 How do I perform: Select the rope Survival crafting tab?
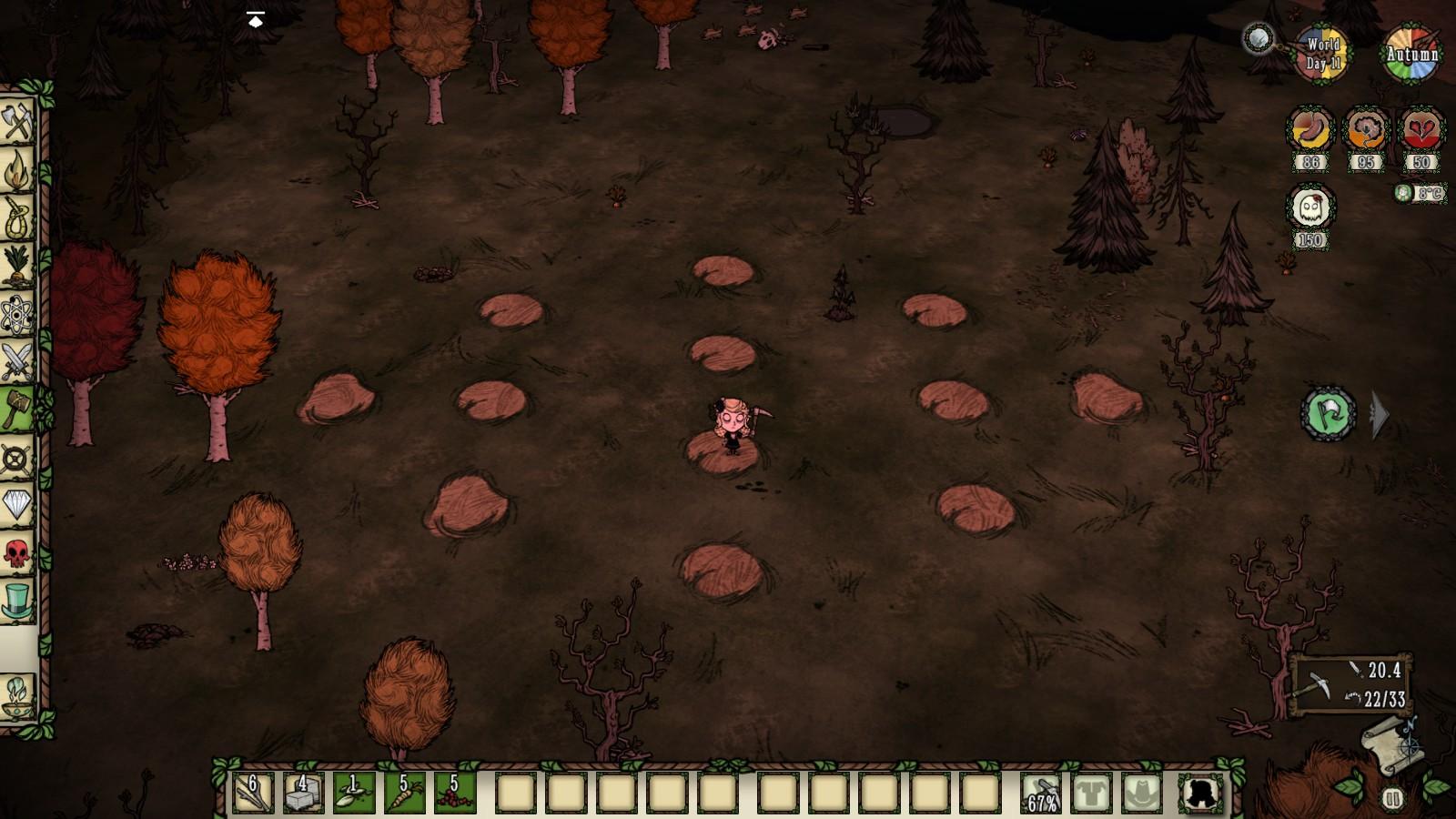click(17, 217)
